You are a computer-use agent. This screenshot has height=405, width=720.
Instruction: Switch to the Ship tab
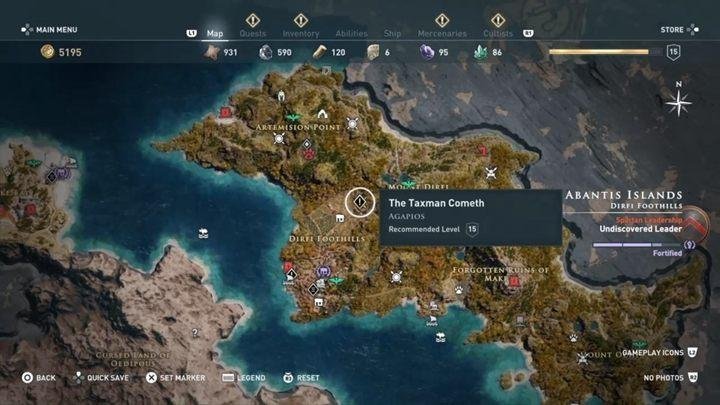pos(394,33)
